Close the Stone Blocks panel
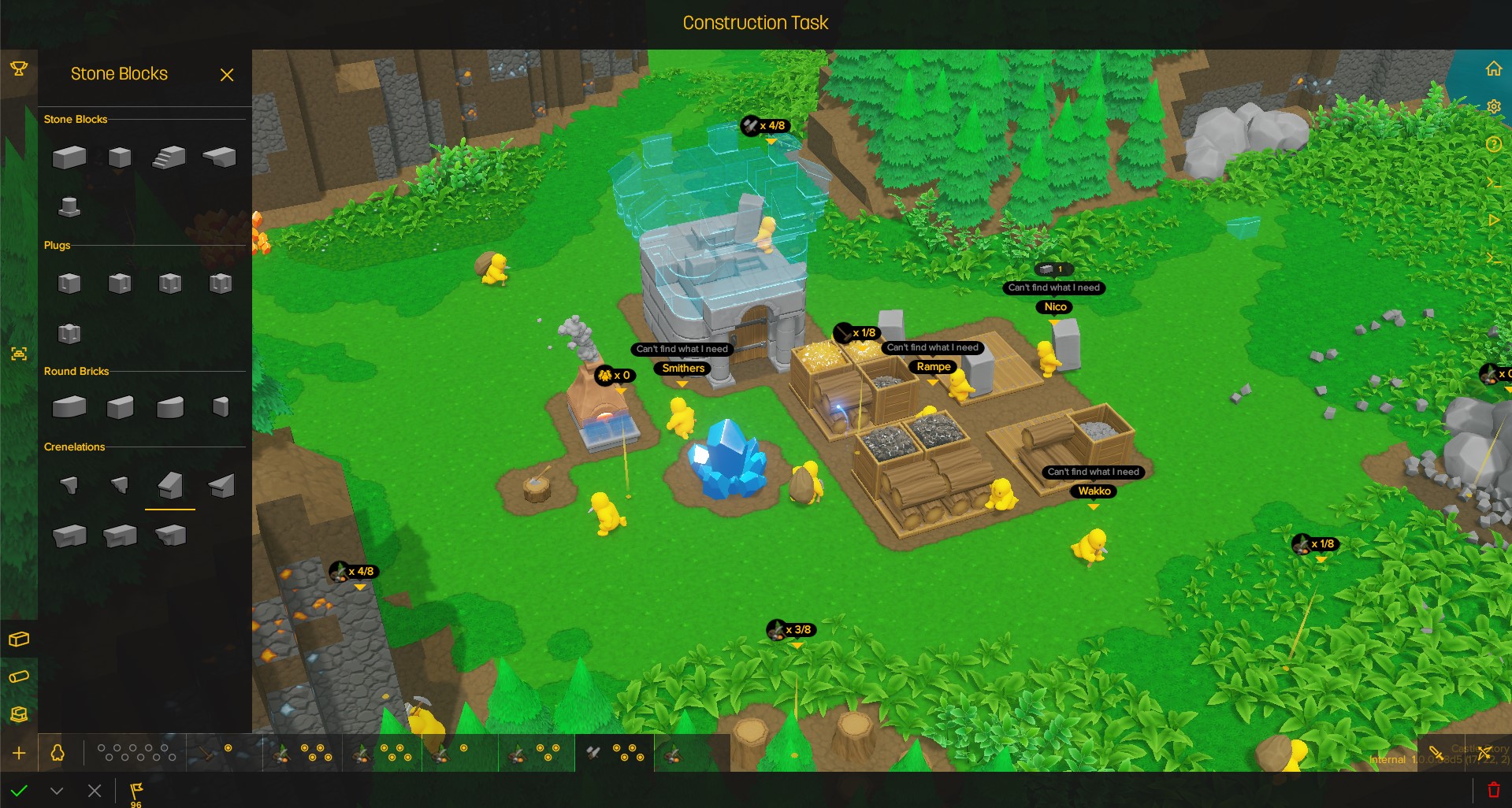 click(x=227, y=75)
